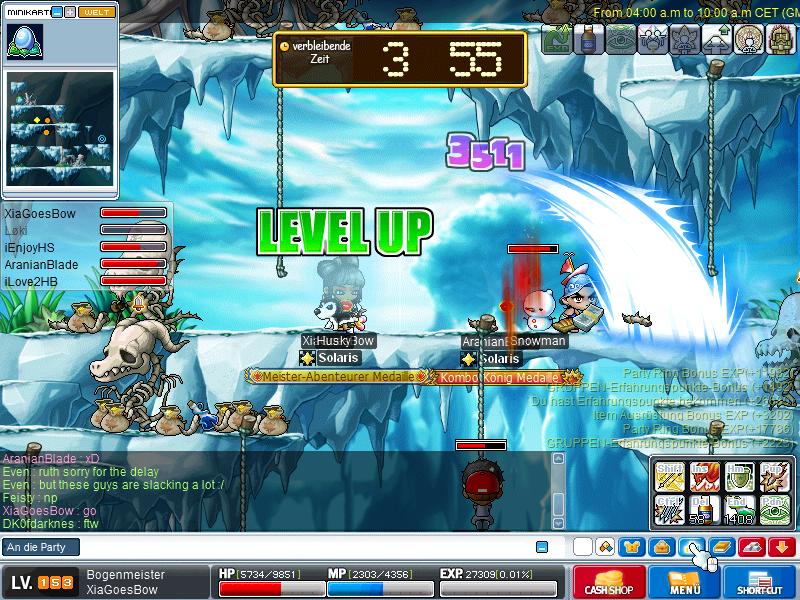Open the equipment shirt icon in toolbar
Viewport: 800px width, 600px height.
tap(632, 546)
